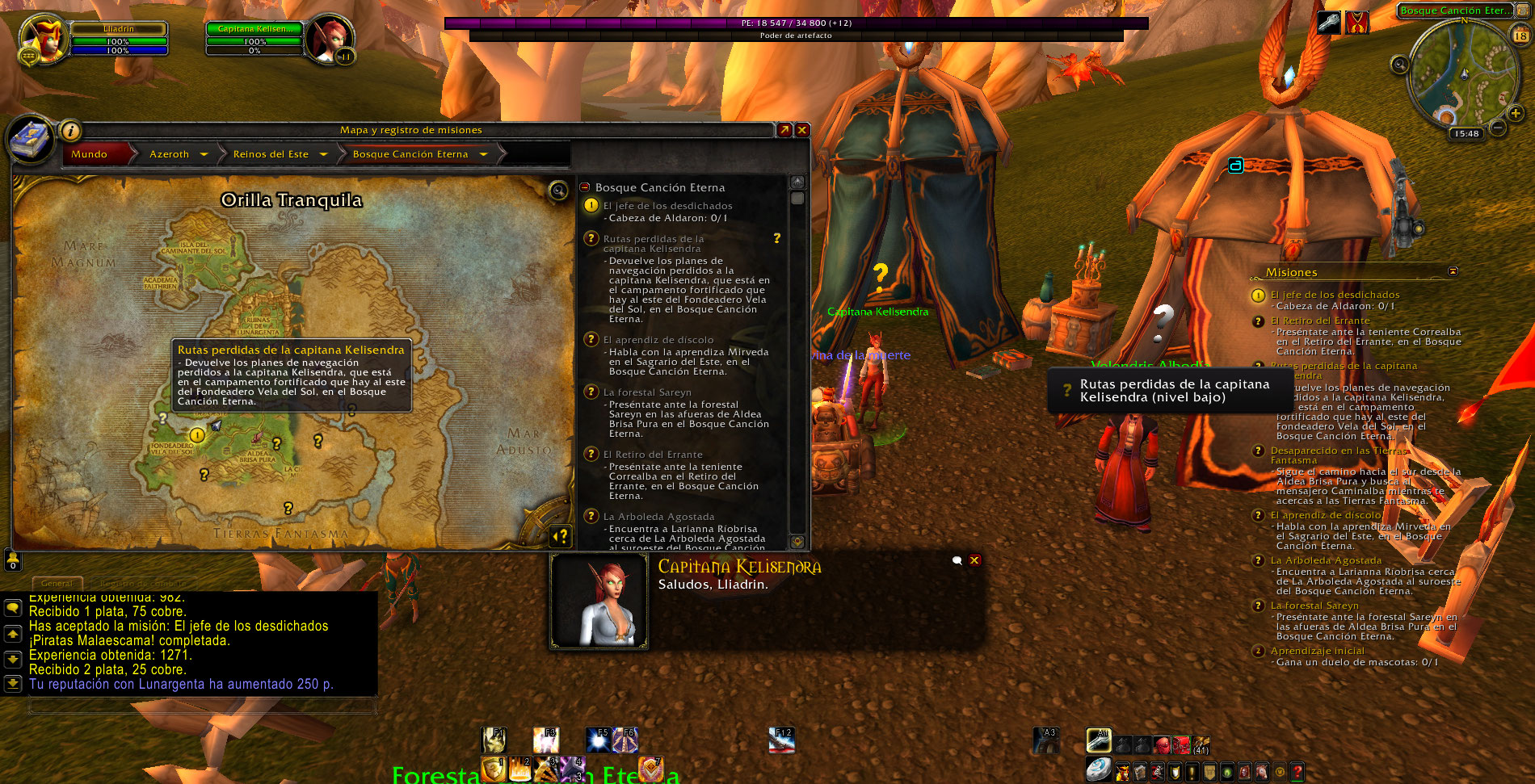
Task: Select quest El jefe de los desdichados in log
Action: (x=667, y=206)
